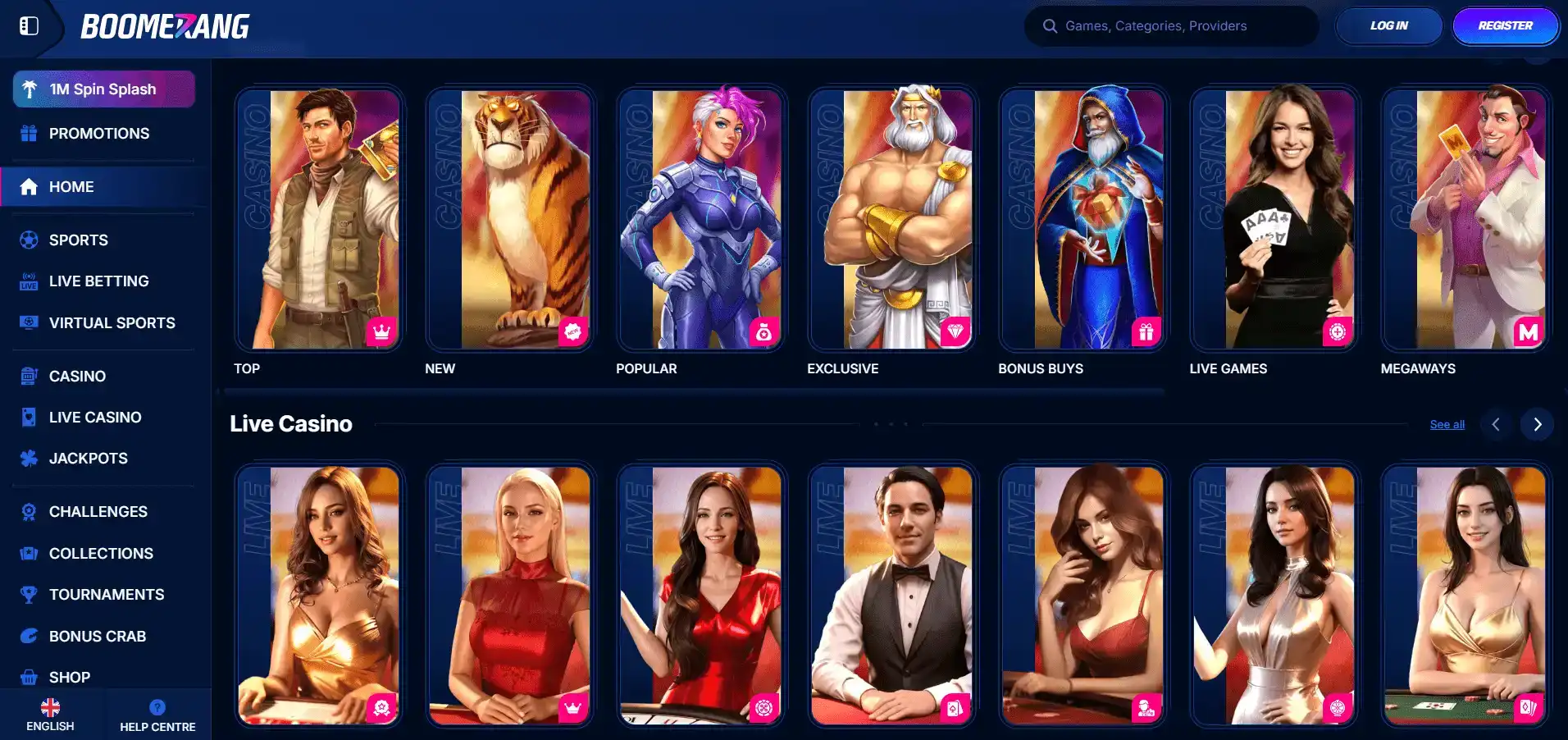
Task: Select the TOP casino category card
Action: pos(319,219)
